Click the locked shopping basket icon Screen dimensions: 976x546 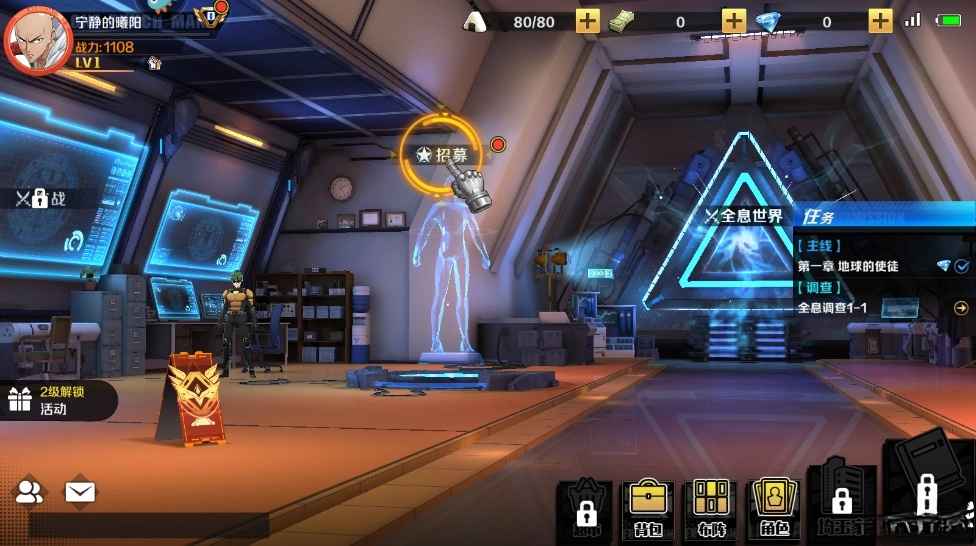coord(584,508)
